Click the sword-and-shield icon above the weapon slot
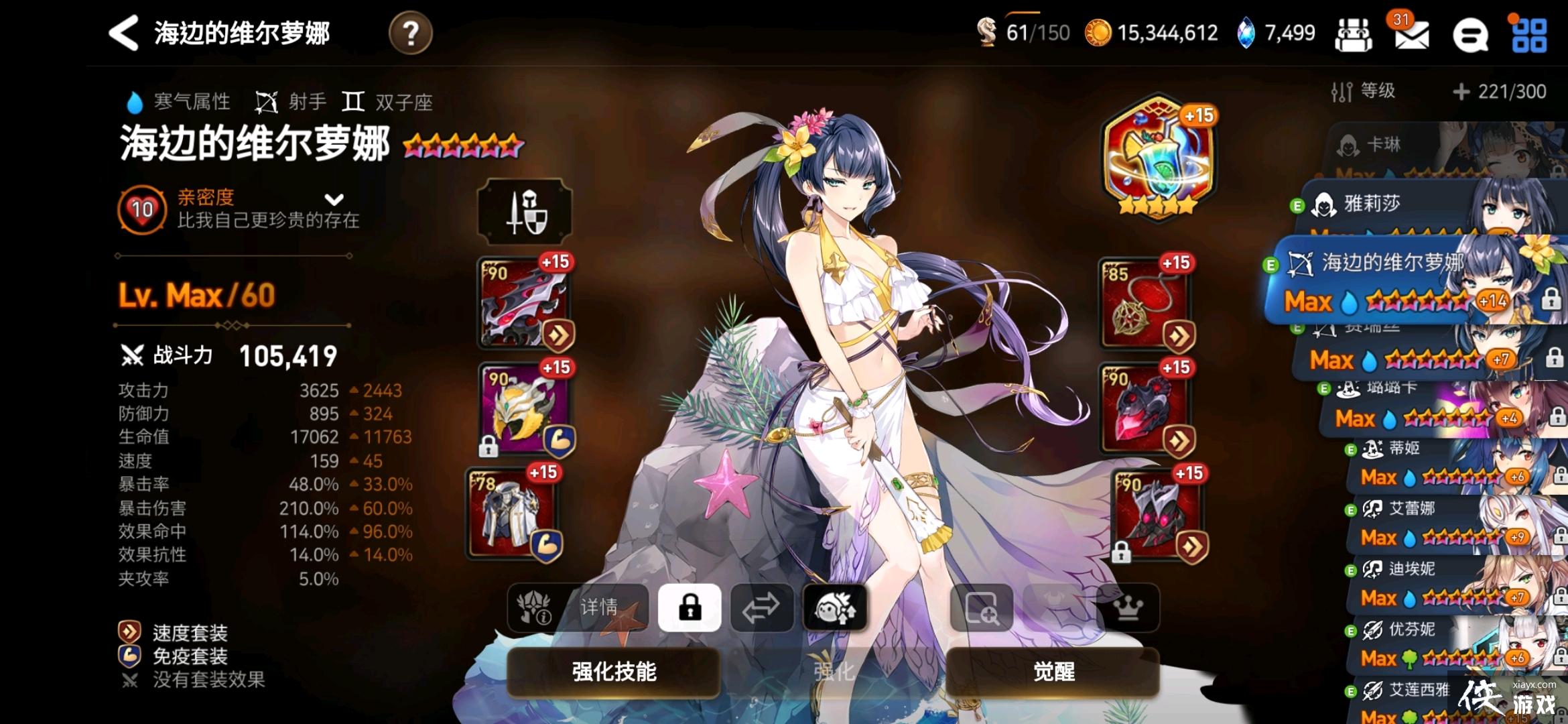This screenshot has width=1568, height=724. point(525,212)
